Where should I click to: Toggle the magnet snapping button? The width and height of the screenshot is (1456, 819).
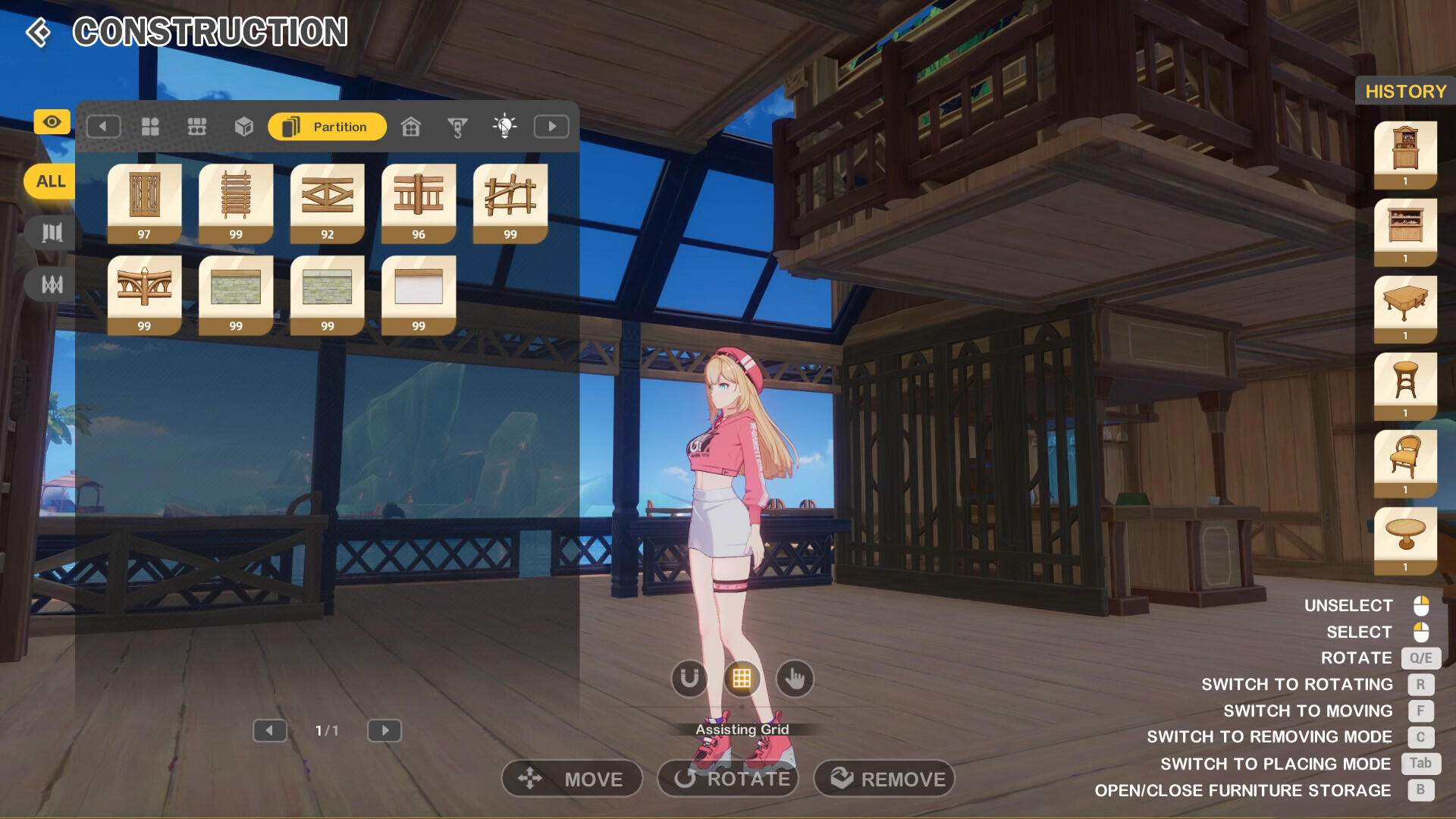(689, 679)
